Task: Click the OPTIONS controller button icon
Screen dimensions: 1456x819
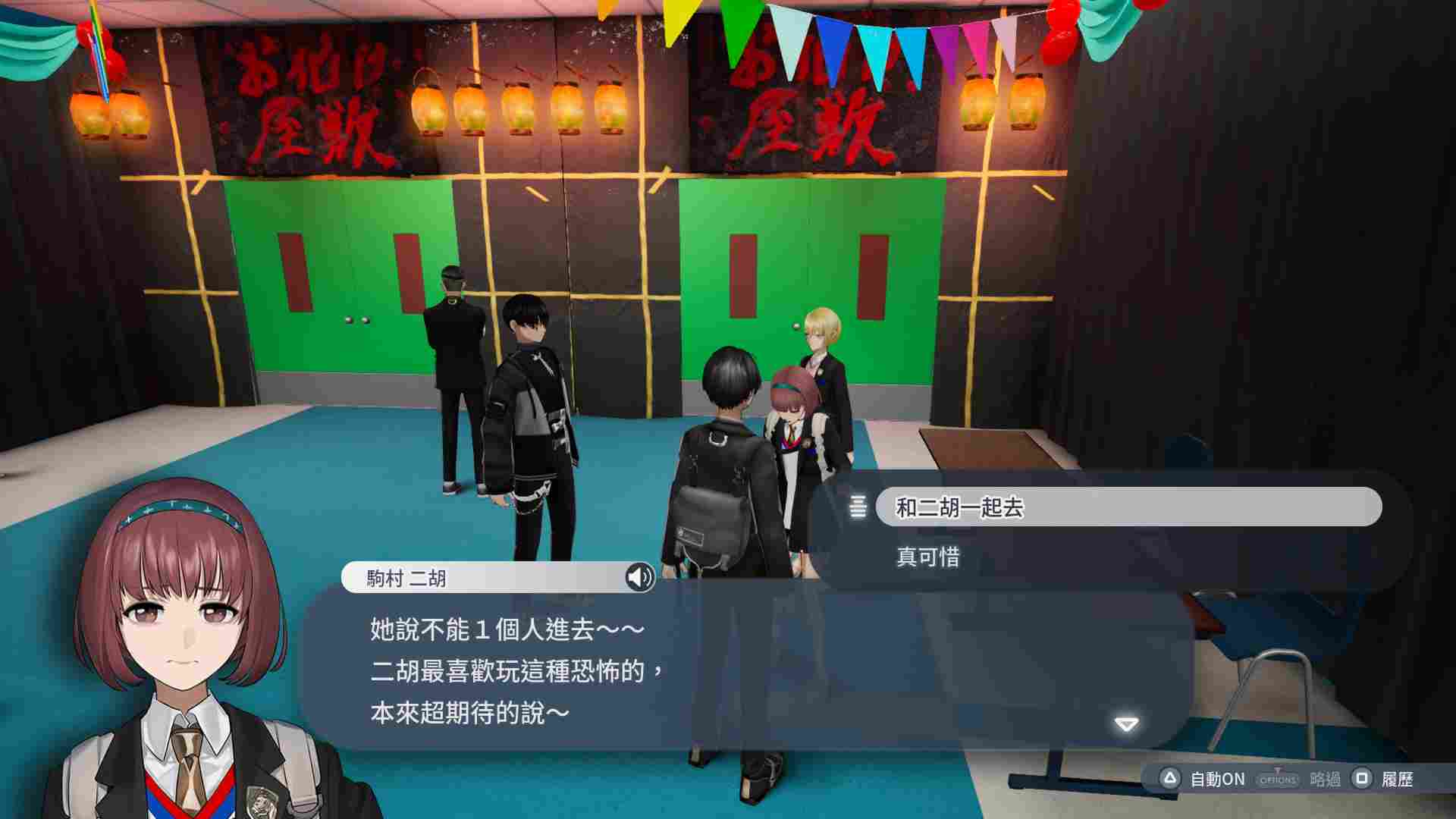Action: pyautogui.click(x=1278, y=777)
